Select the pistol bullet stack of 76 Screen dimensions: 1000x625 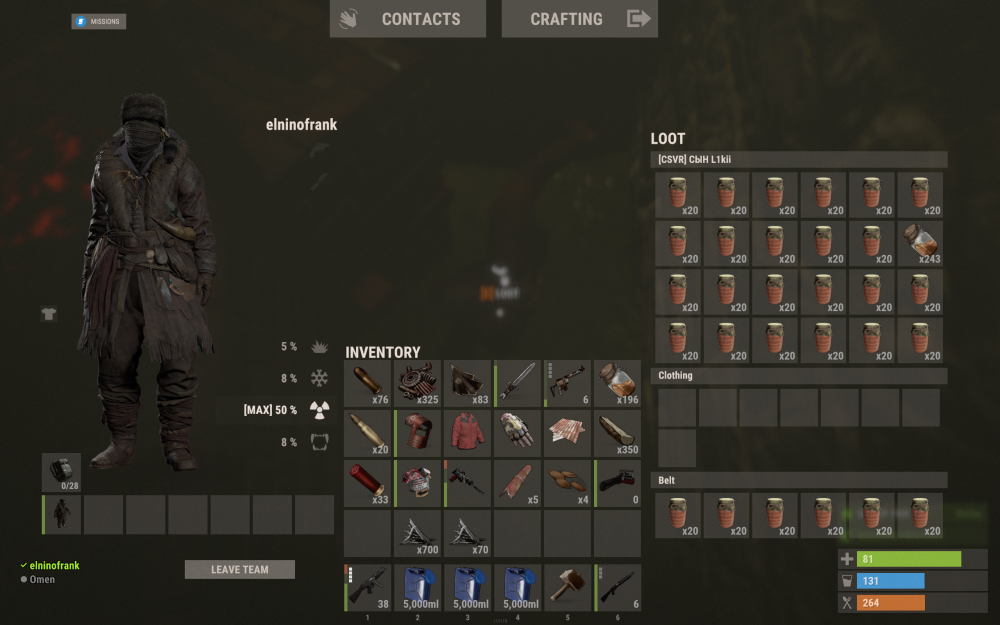[x=368, y=384]
